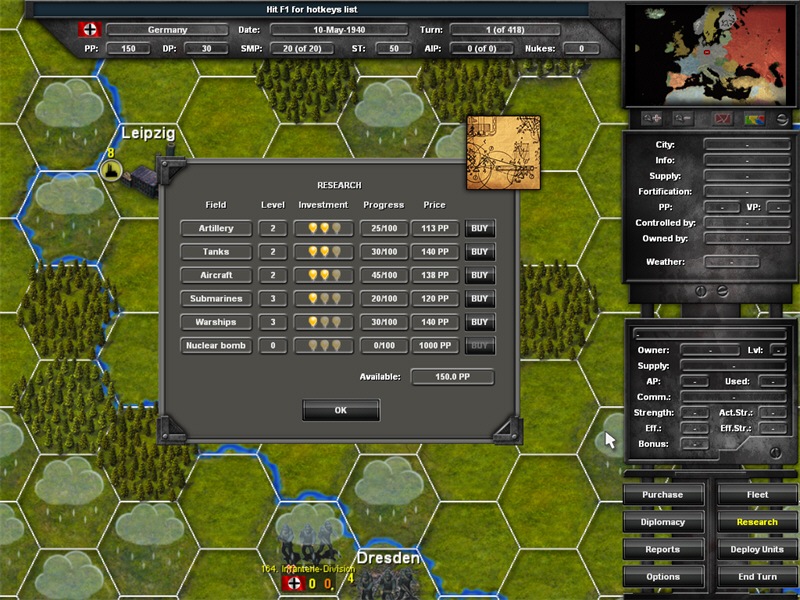The height and width of the screenshot is (600, 800).
Task: Confirm research dialog with OK
Action: point(341,410)
